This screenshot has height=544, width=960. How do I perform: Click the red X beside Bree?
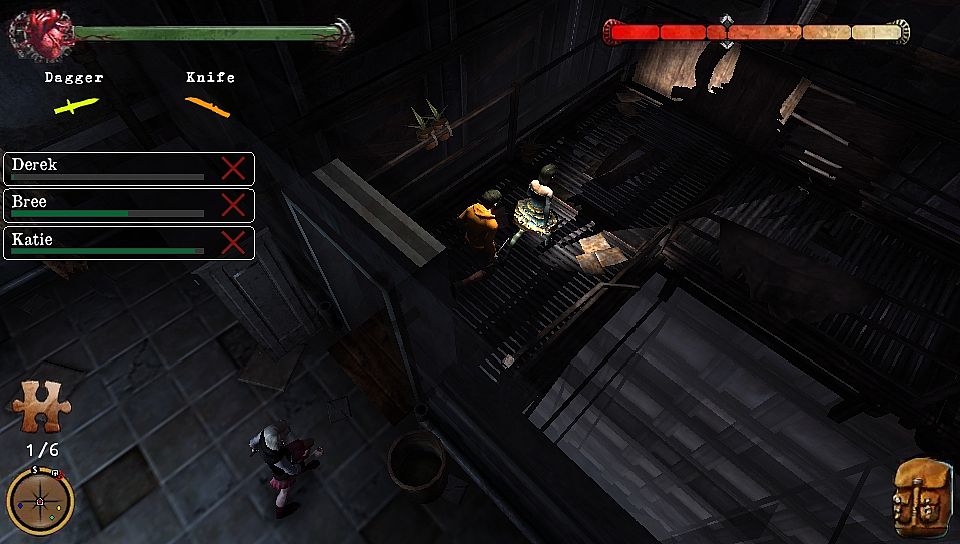click(233, 205)
